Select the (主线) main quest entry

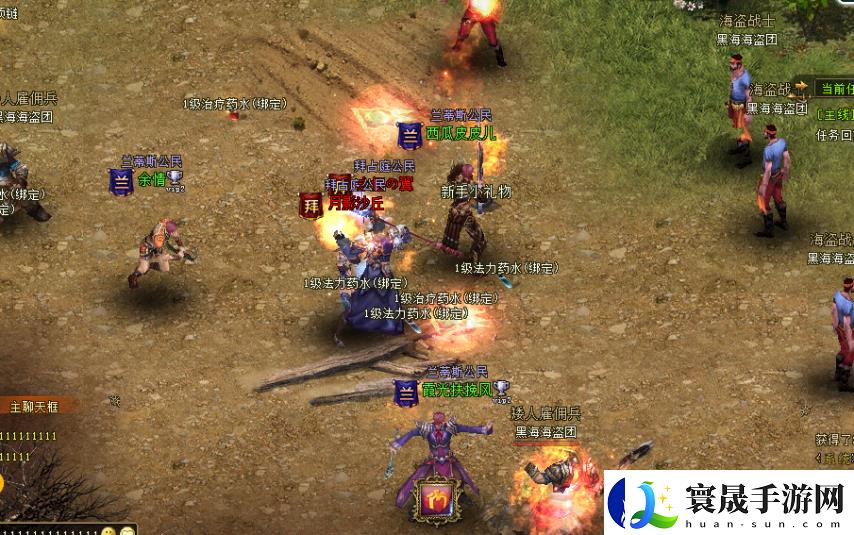pos(835,114)
